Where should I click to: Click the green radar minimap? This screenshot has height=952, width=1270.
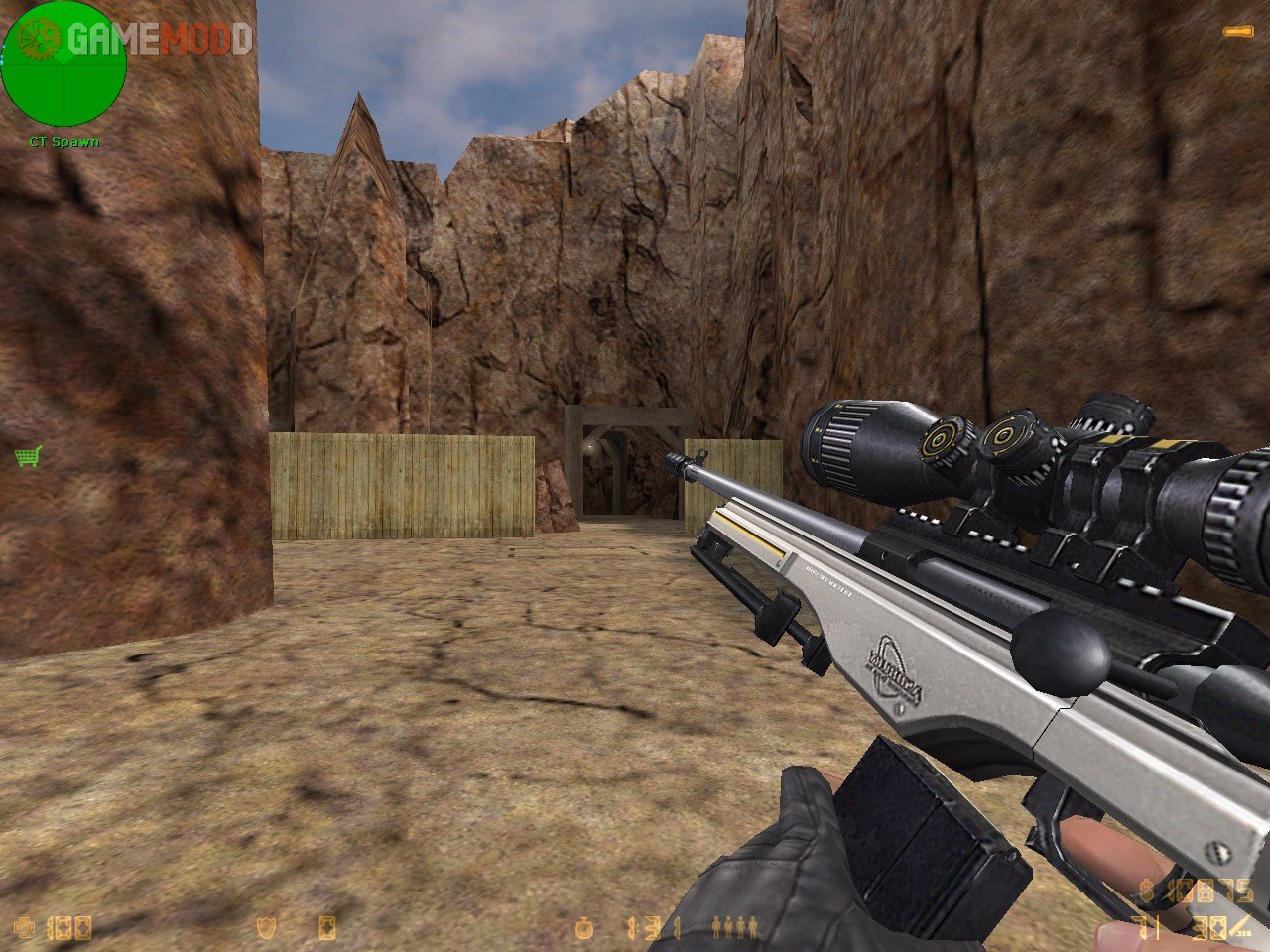point(63,63)
